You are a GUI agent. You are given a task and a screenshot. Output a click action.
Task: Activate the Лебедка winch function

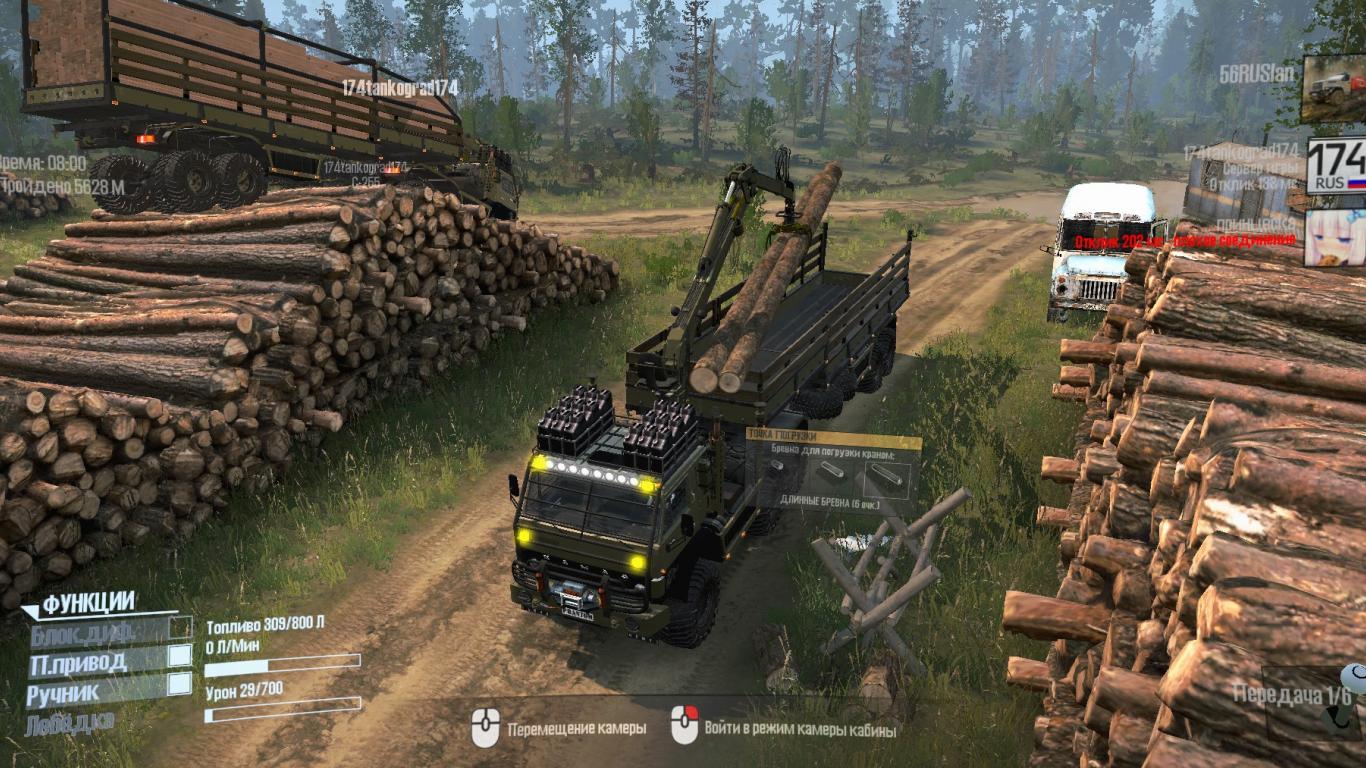tap(70, 721)
